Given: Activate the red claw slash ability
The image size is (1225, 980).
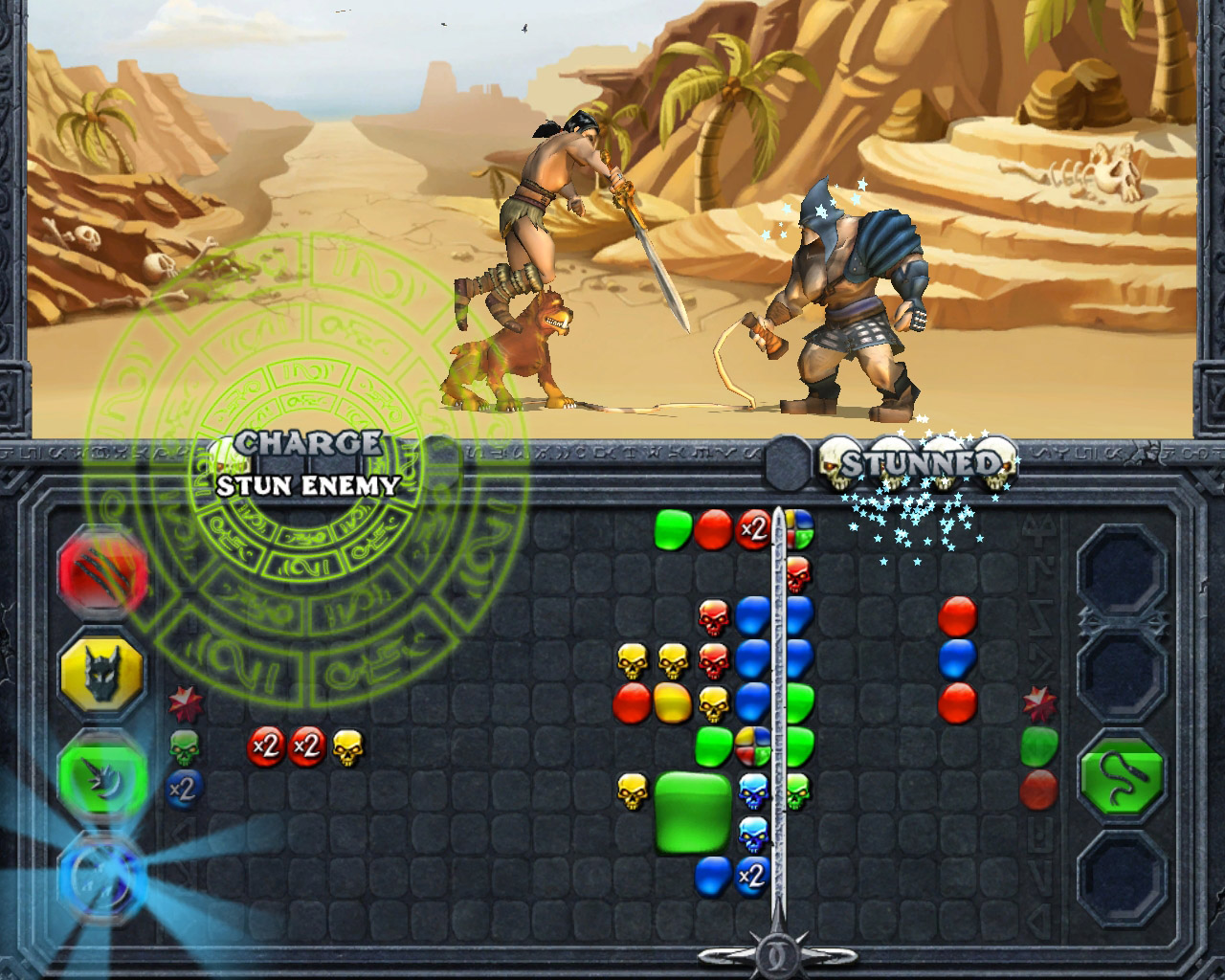Looking at the screenshot, I should click(103, 573).
